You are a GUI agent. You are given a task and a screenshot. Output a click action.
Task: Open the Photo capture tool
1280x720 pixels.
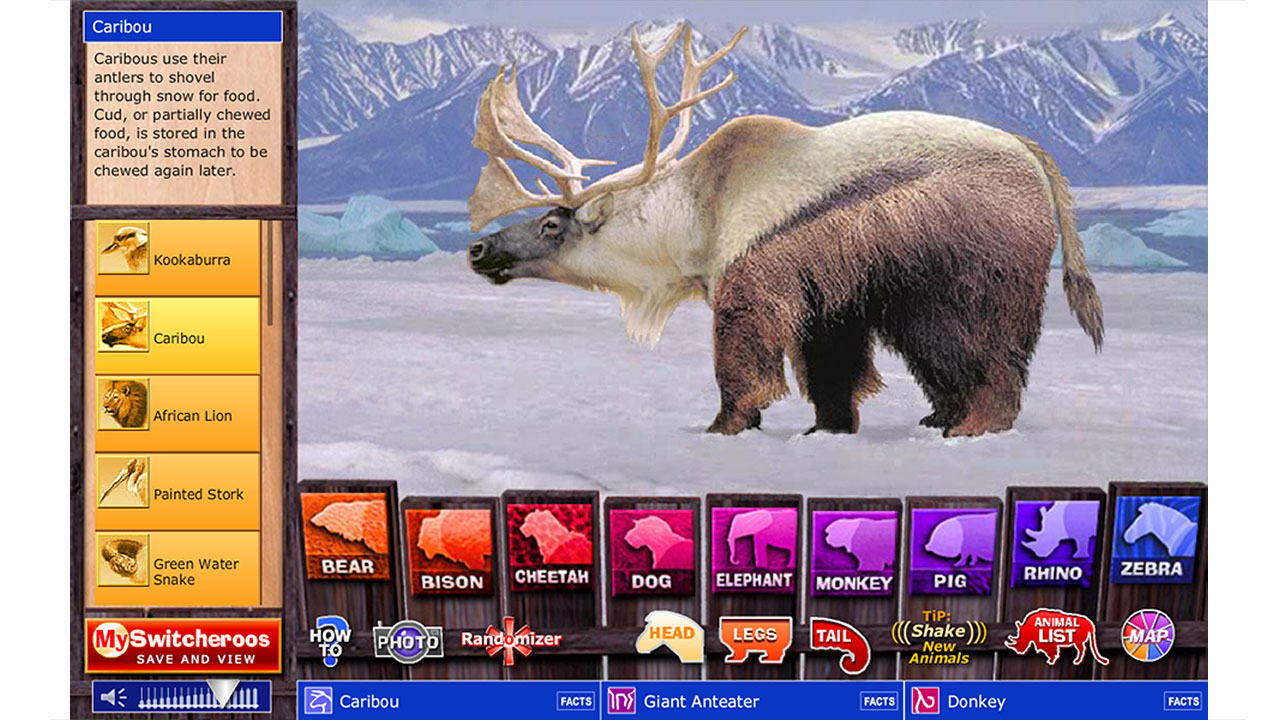[x=410, y=638]
